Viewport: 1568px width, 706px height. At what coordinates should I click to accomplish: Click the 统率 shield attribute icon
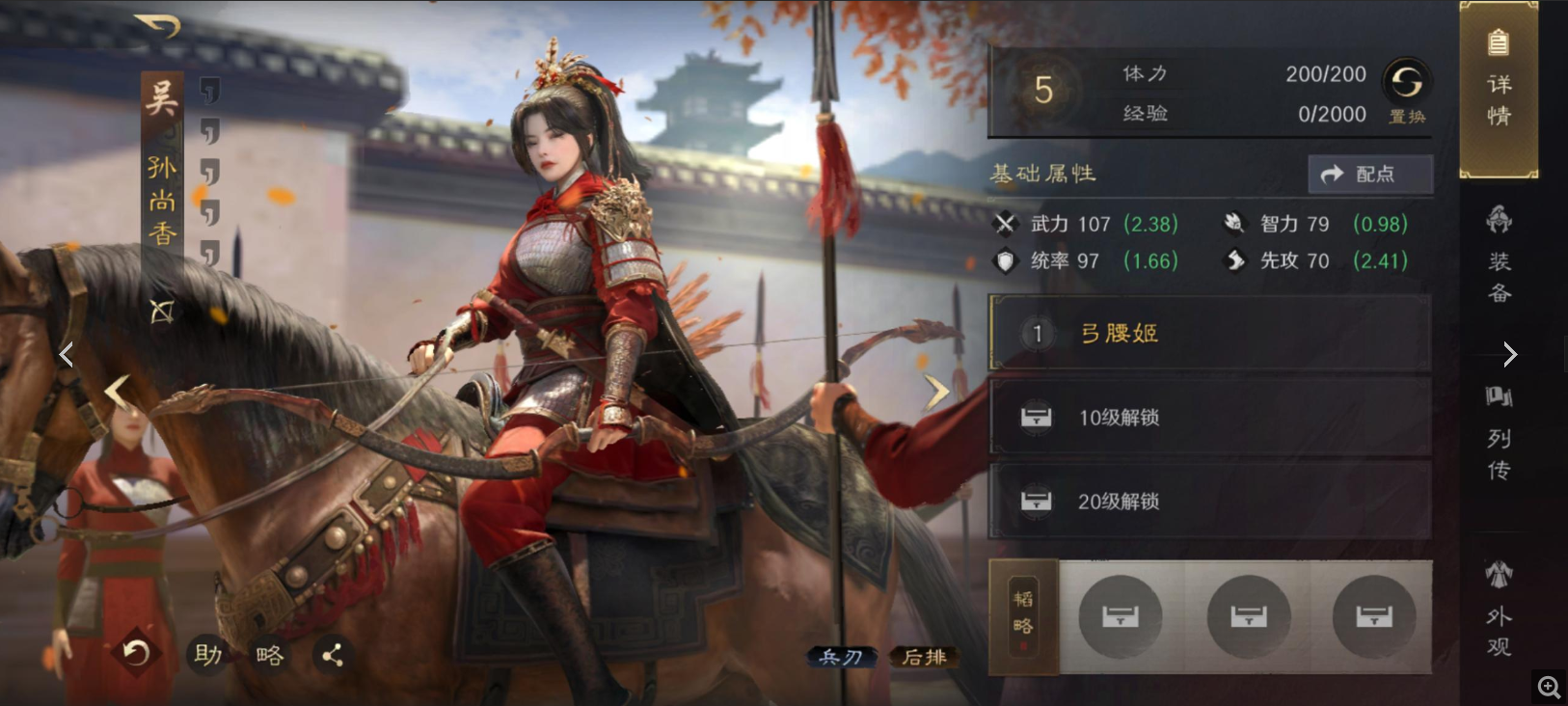tap(1004, 260)
